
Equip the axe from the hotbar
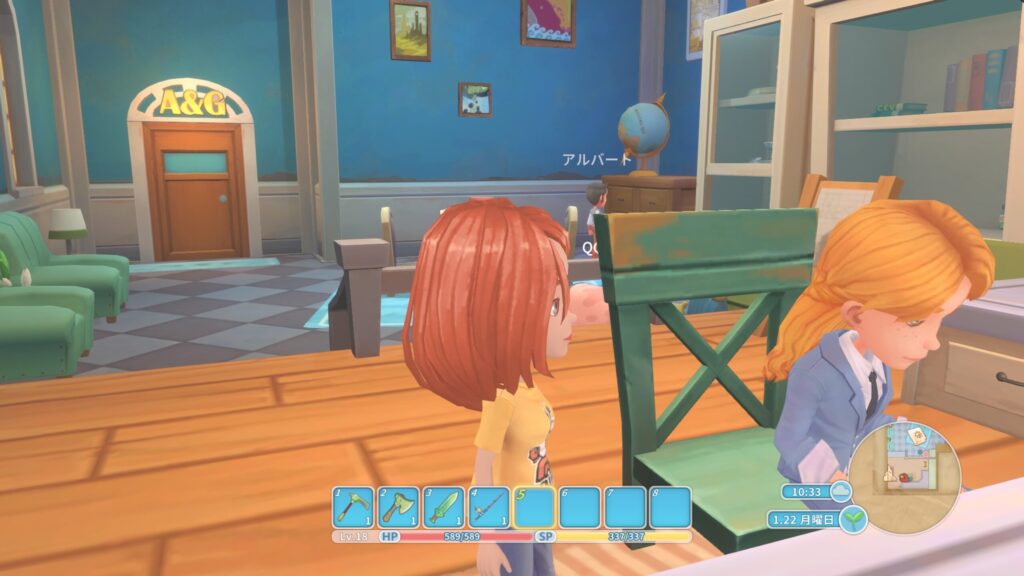399,508
